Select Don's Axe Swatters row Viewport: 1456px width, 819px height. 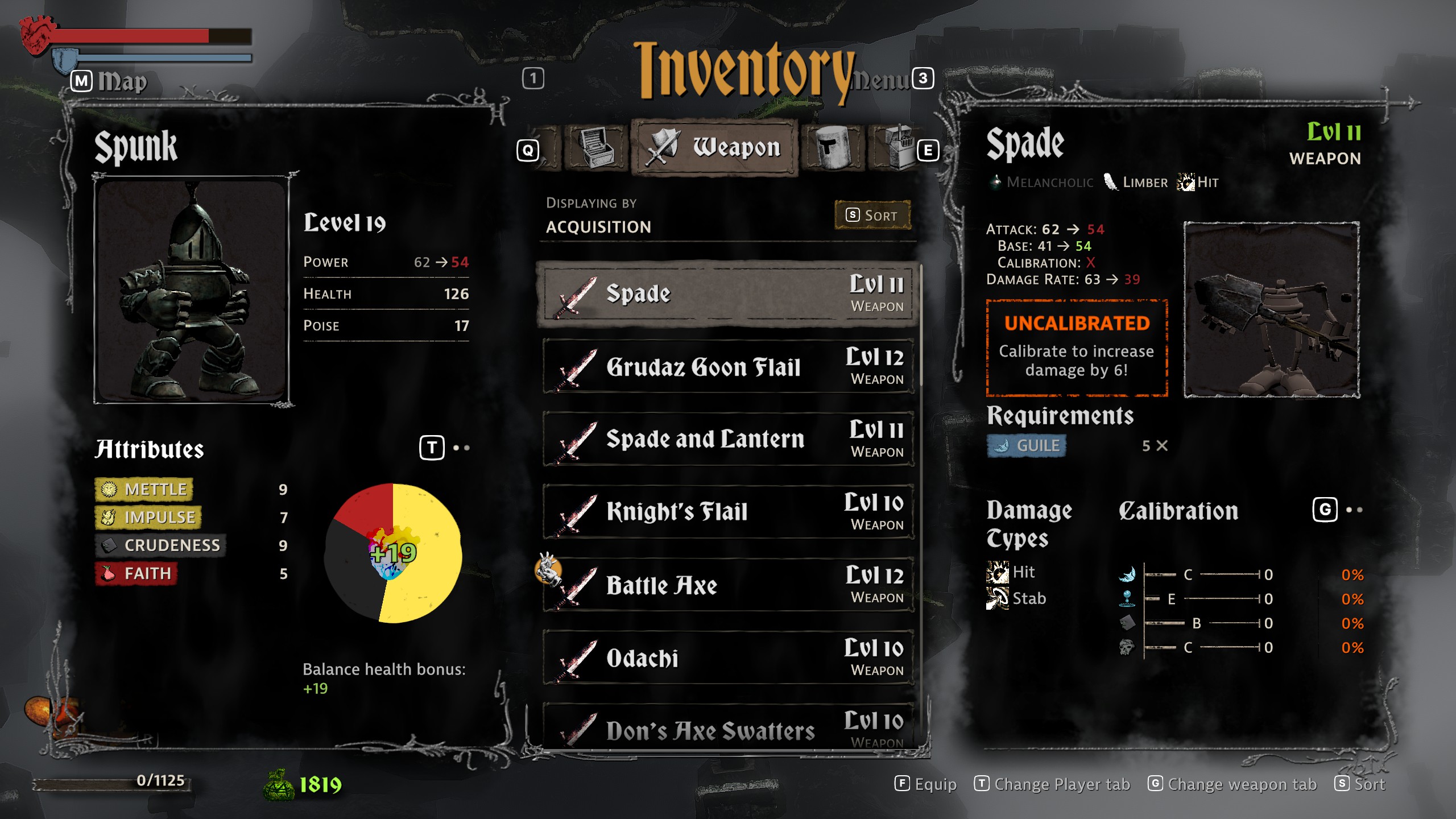727,729
